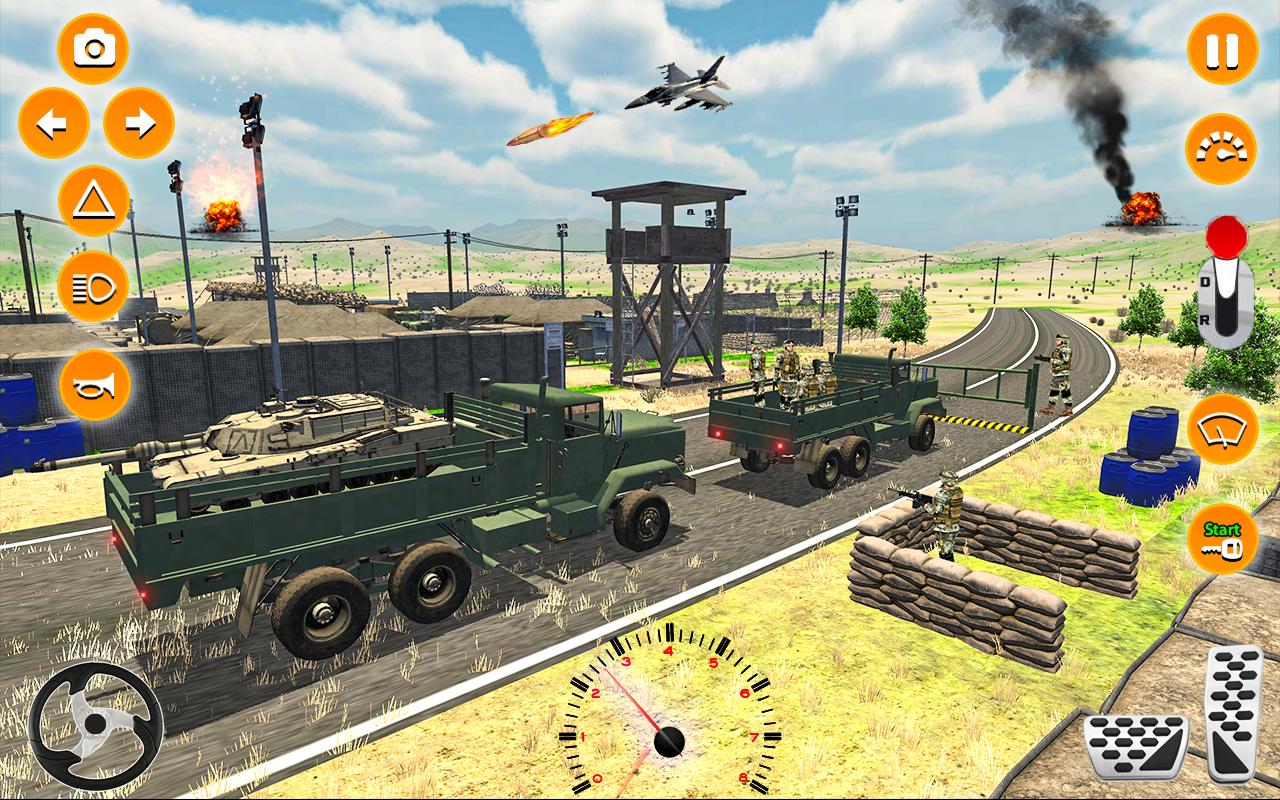1280x800 pixels.
Task: Tap the speedometer gauge icon button
Action: [1220, 149]
